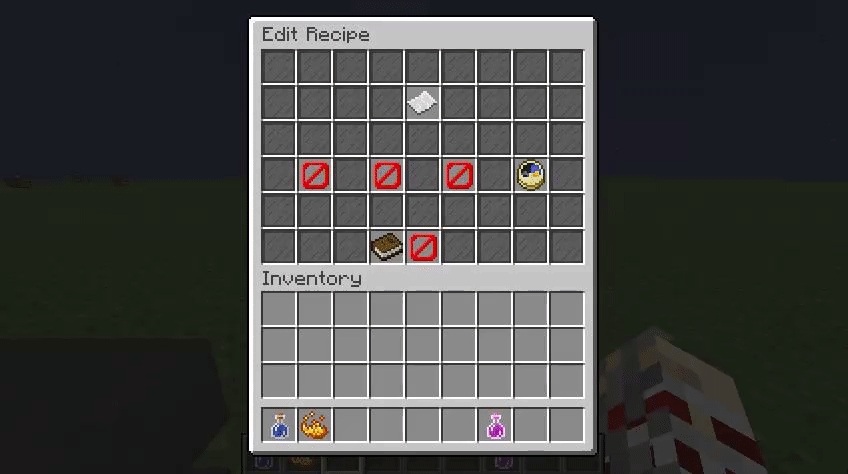The width and height of the screenshot is (848, 474).
Task: Pick up the pink potion in the hotbar
Action: 496,426
